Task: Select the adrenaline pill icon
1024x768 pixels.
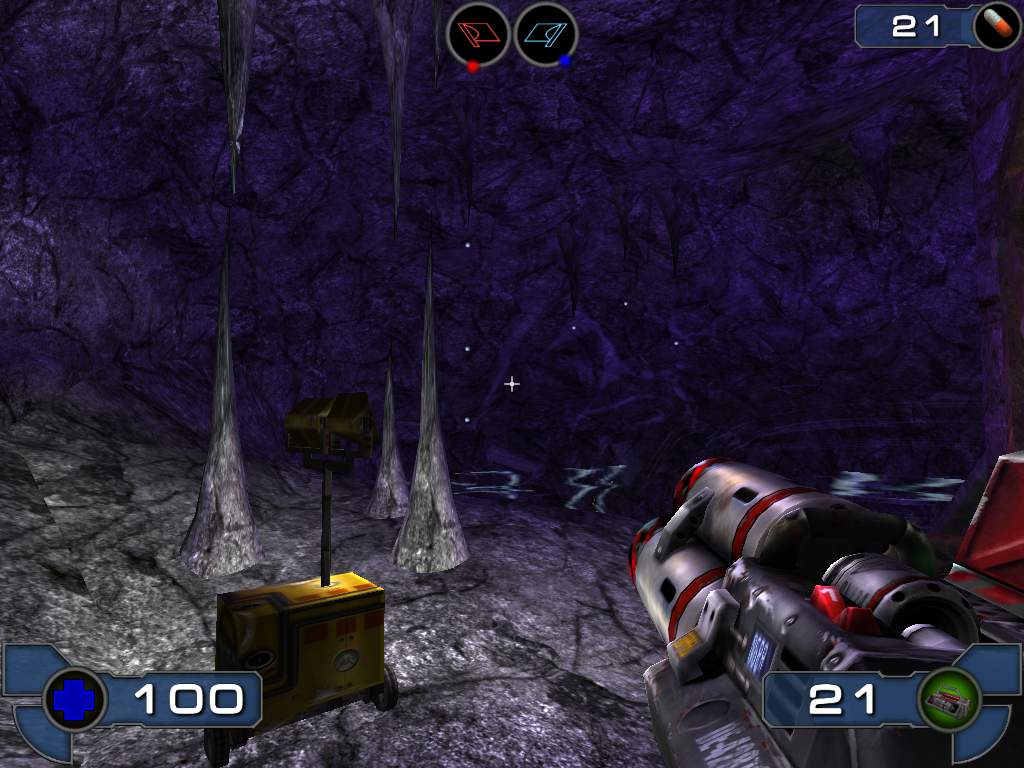Action: pos(994,25)
